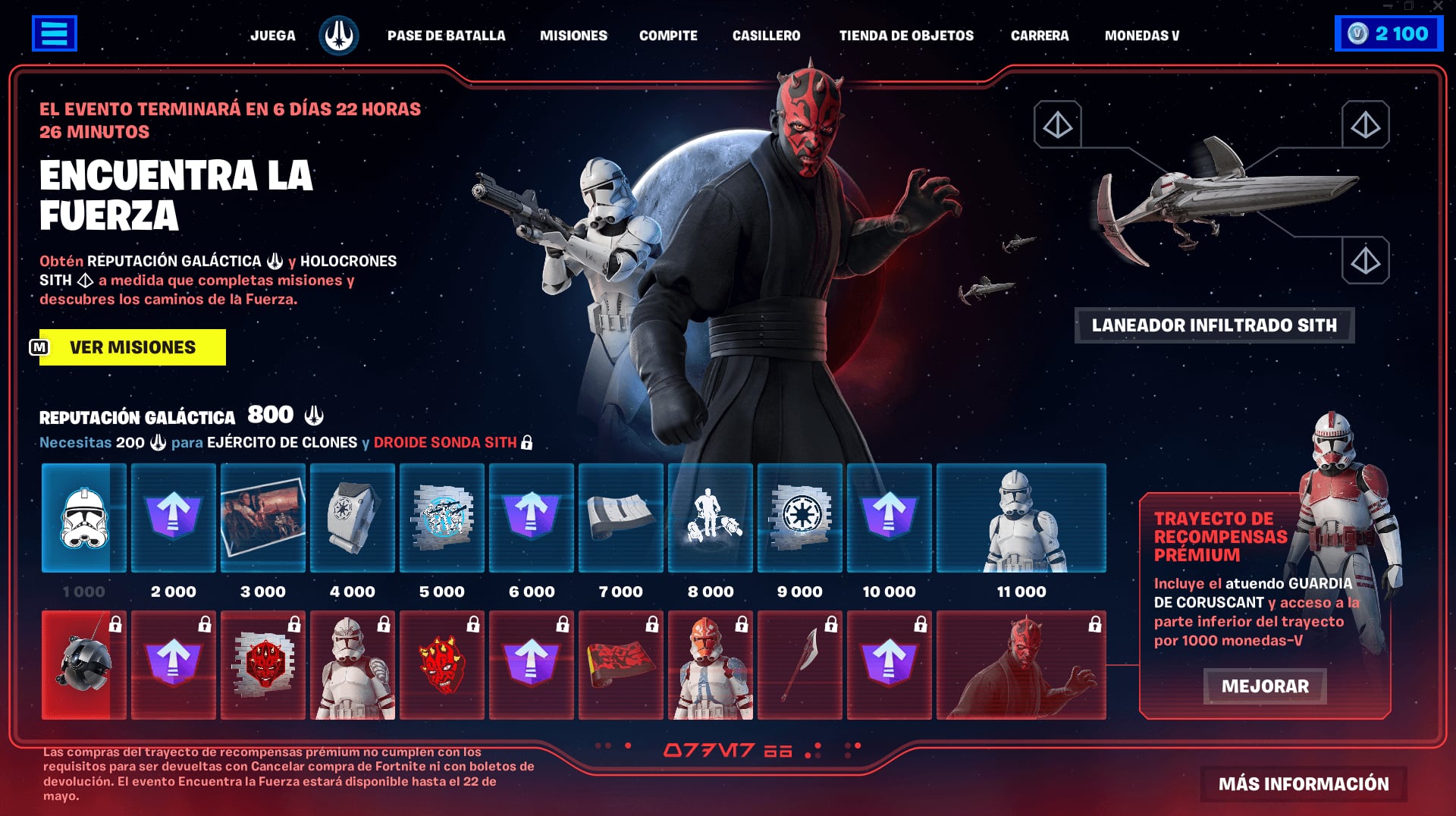Select the clone trooper helmet reward tile
This screenshot has height=816, width=1456.
click(83, 518)
